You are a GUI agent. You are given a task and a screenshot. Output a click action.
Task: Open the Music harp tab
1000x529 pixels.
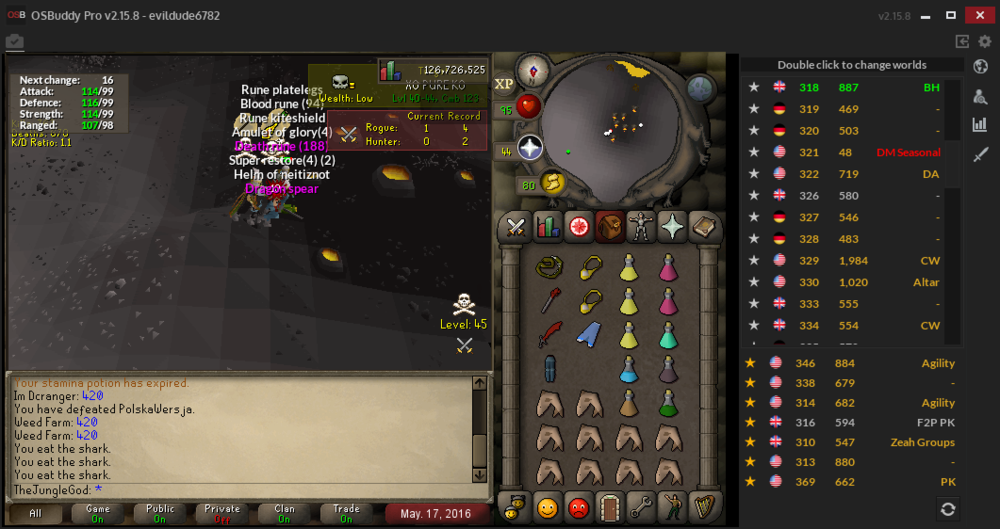(x=705, y=506)
